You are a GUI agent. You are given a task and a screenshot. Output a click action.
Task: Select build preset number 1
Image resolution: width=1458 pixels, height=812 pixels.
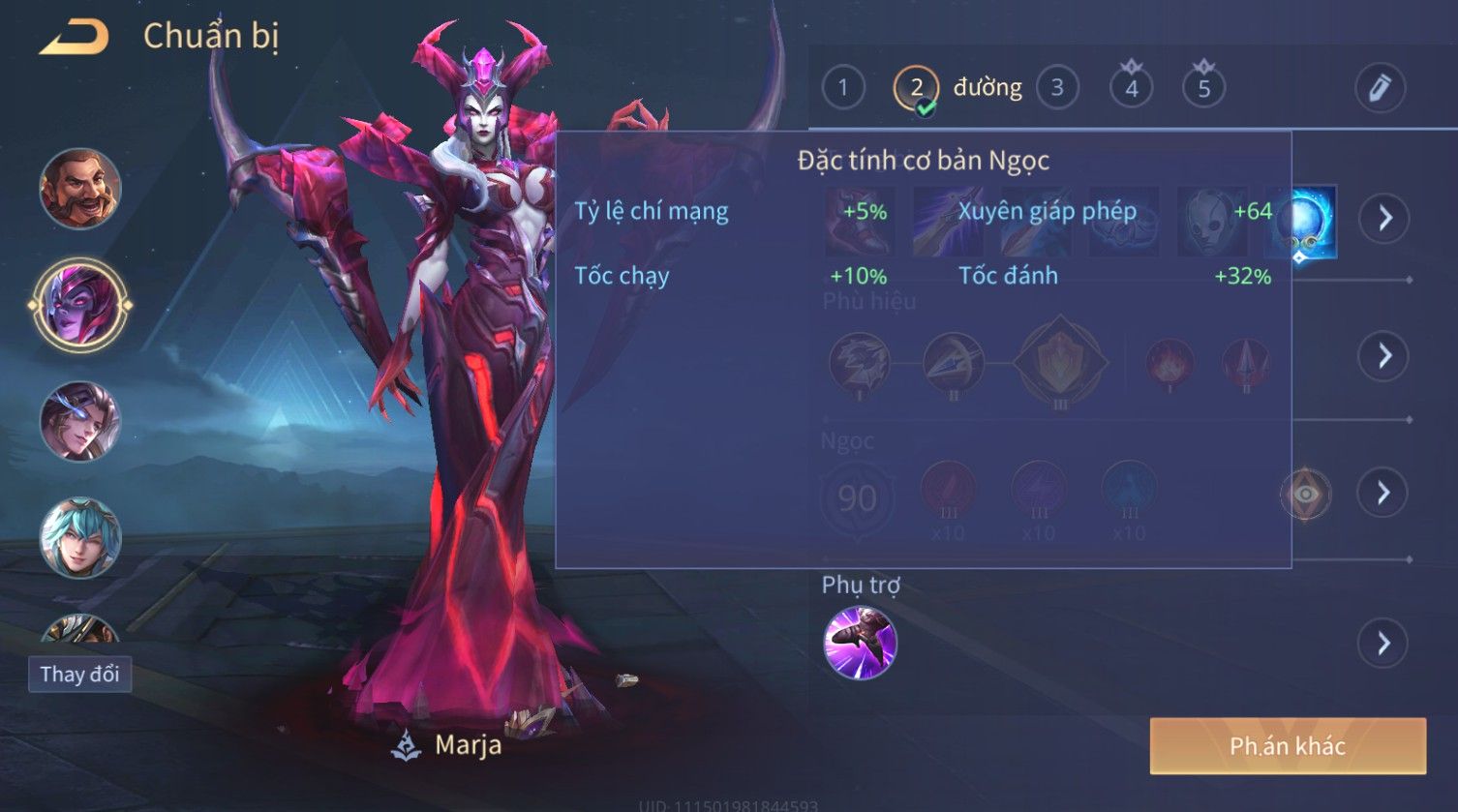coord(843,88)
